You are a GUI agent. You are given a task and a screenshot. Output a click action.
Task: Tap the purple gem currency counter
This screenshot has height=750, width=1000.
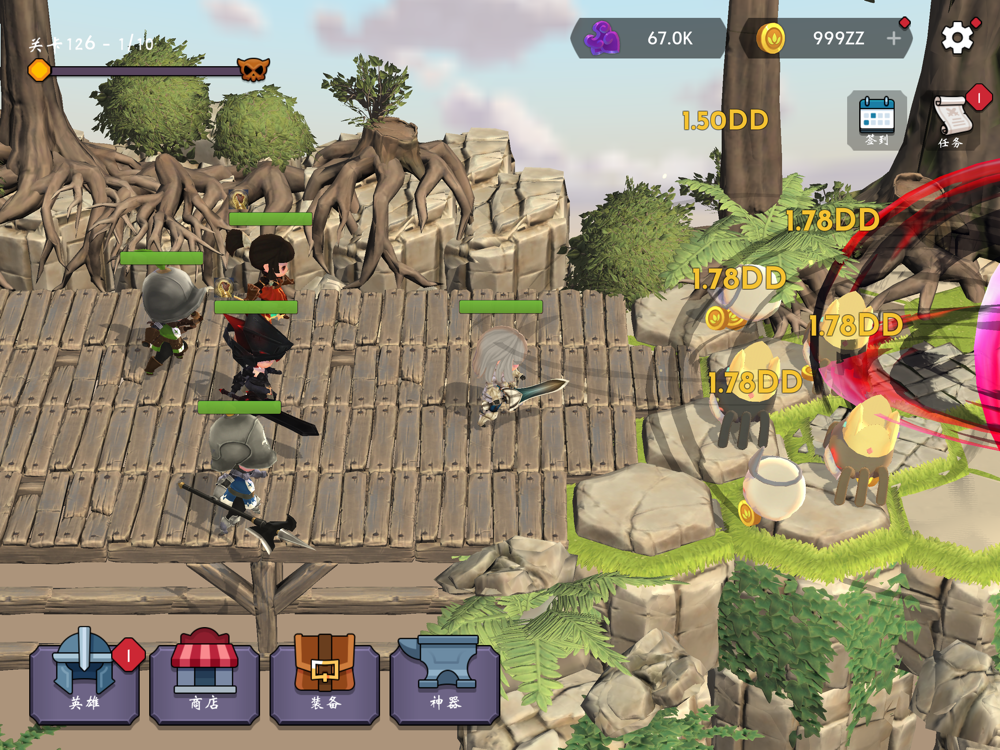[x=648, y=39]
